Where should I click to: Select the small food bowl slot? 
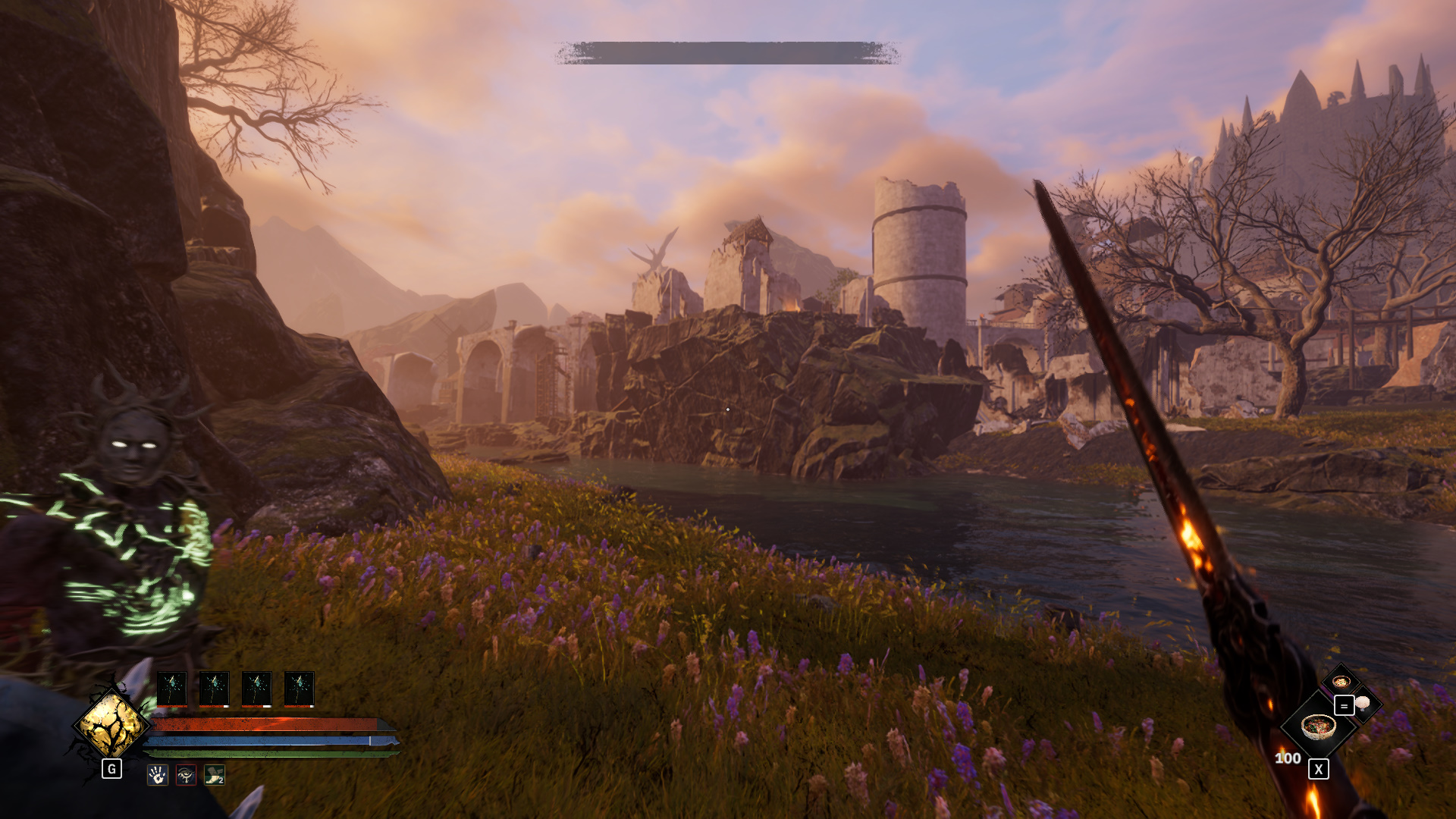click(x=1340, y=681)
